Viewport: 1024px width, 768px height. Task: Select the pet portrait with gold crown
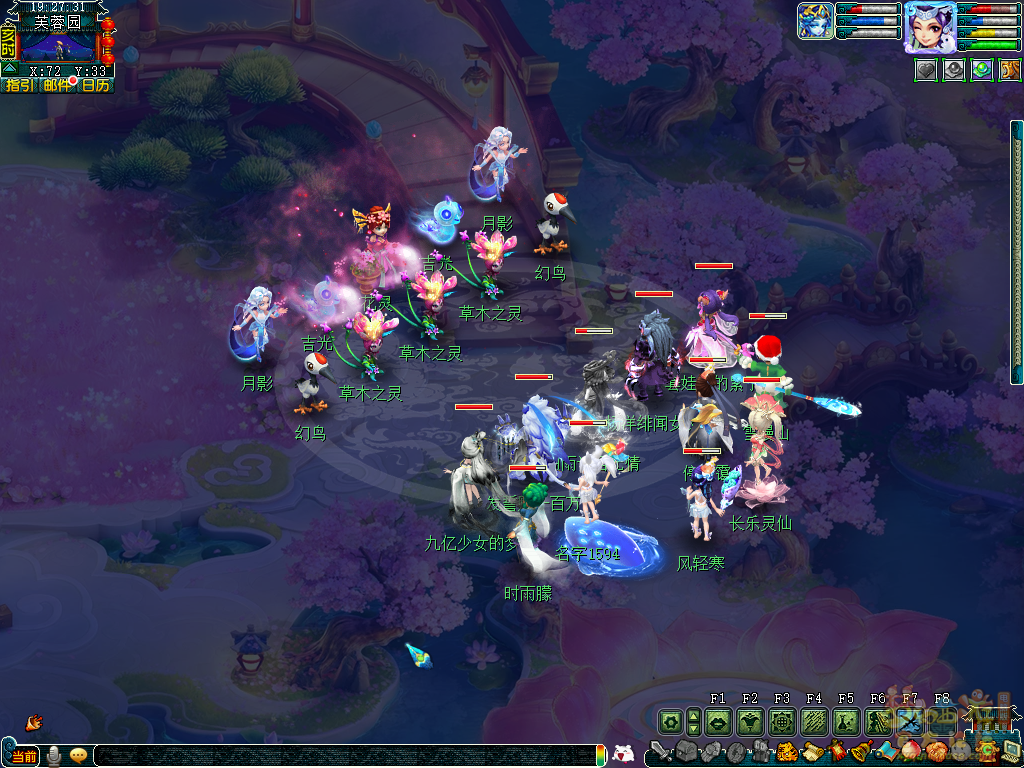(815, 21)
